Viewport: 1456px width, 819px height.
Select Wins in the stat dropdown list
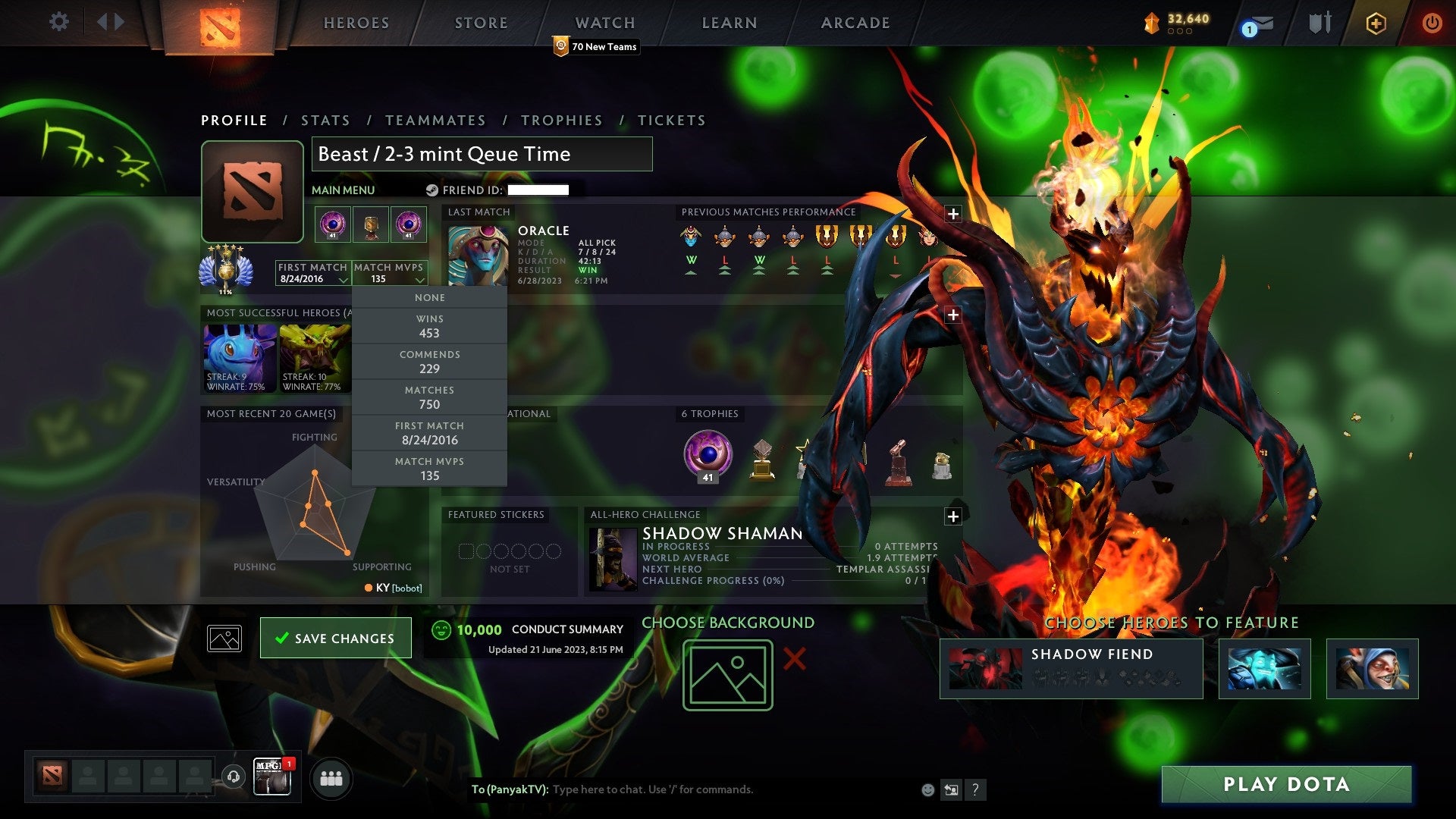point(429,326)
